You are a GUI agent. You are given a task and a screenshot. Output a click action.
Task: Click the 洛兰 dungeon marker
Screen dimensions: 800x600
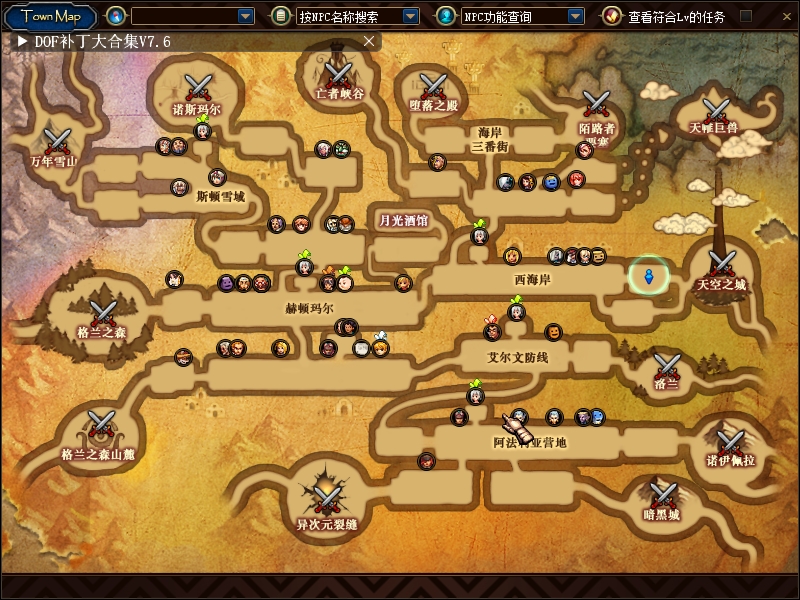pos(667,366)
